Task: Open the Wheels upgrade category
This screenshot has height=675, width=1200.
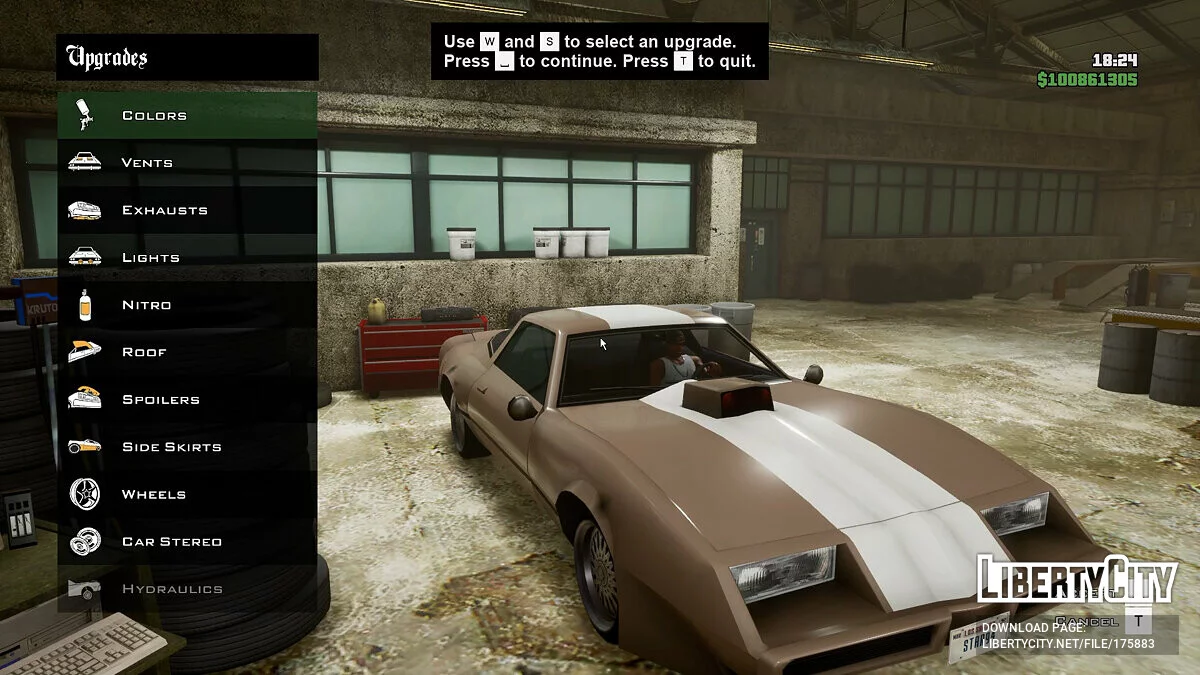Action: pos(153,494)
